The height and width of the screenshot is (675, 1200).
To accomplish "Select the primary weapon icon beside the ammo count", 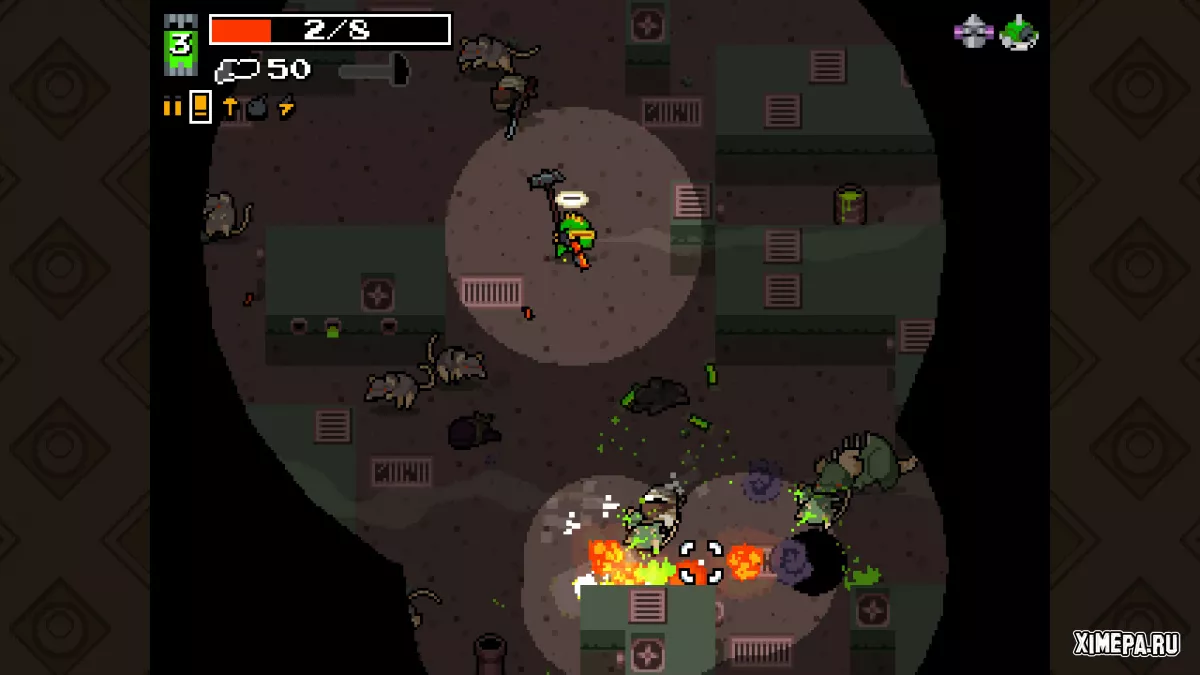I will (236, 70).
